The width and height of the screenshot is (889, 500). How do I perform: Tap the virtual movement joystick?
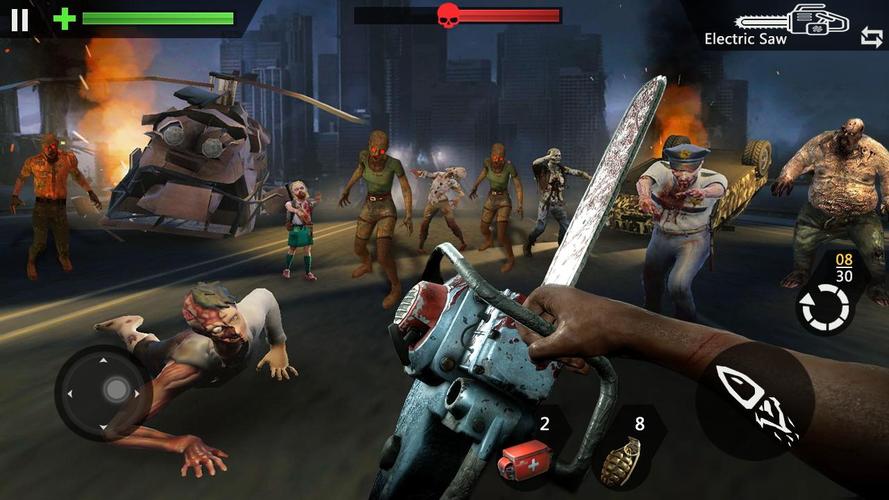tap(116, 390)
